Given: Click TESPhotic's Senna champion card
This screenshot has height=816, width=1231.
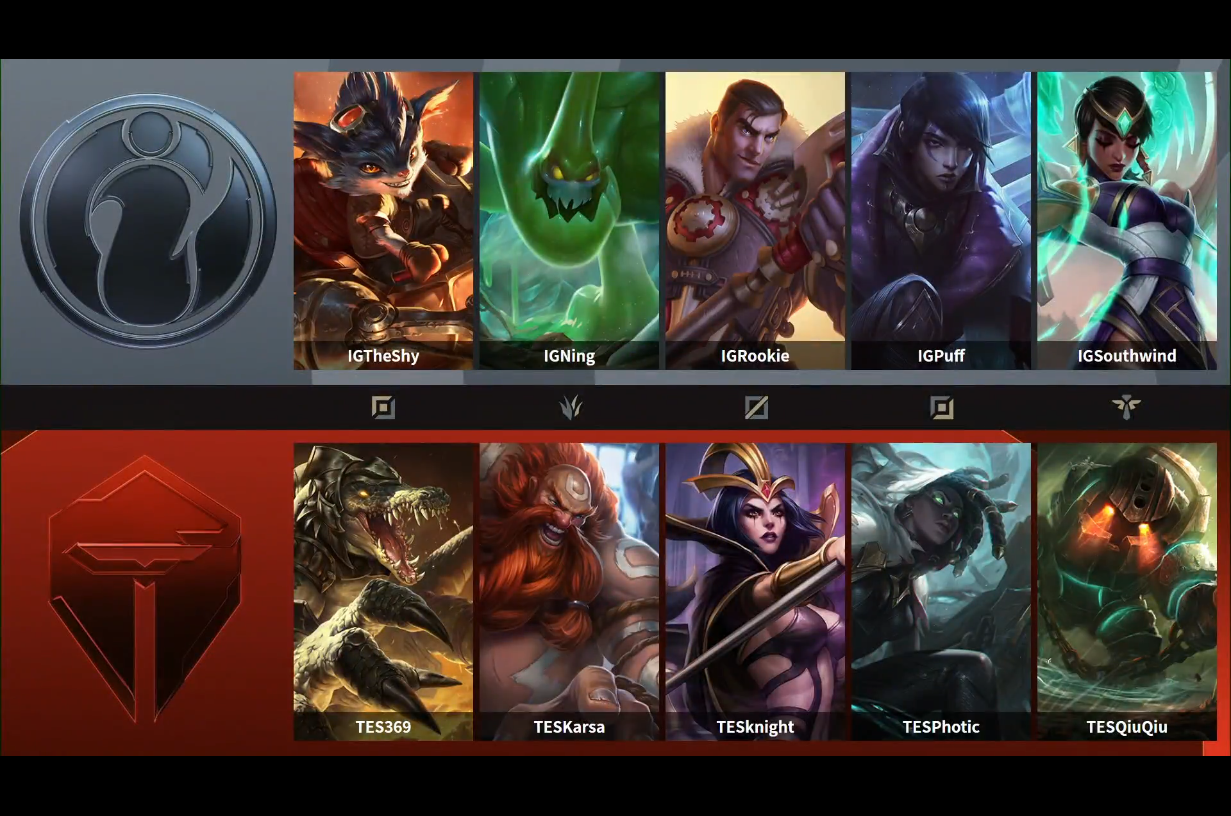Looking at the screenshot, I should [x=941, y=590].
